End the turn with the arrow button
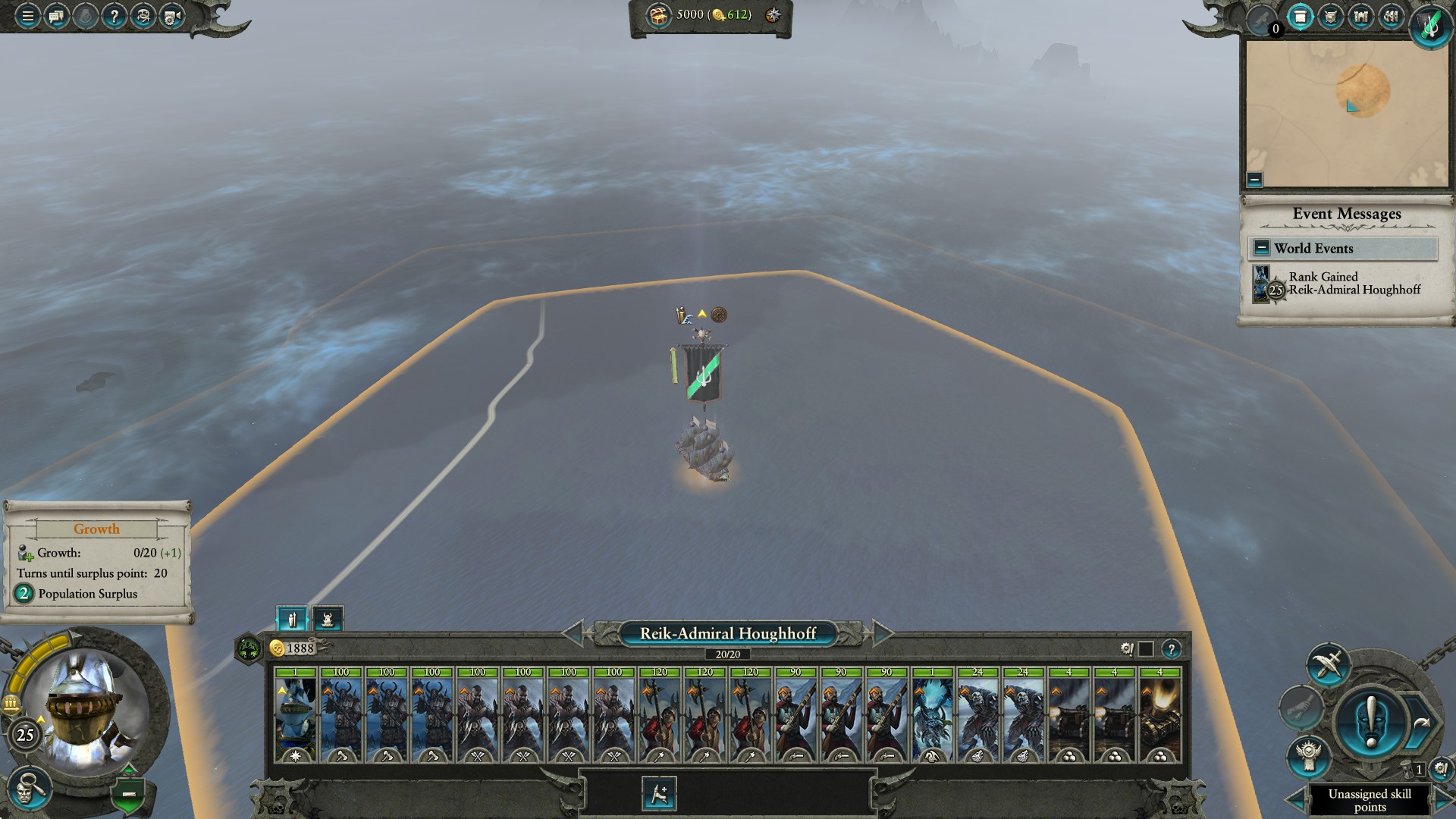 (x=1420, y=723)
